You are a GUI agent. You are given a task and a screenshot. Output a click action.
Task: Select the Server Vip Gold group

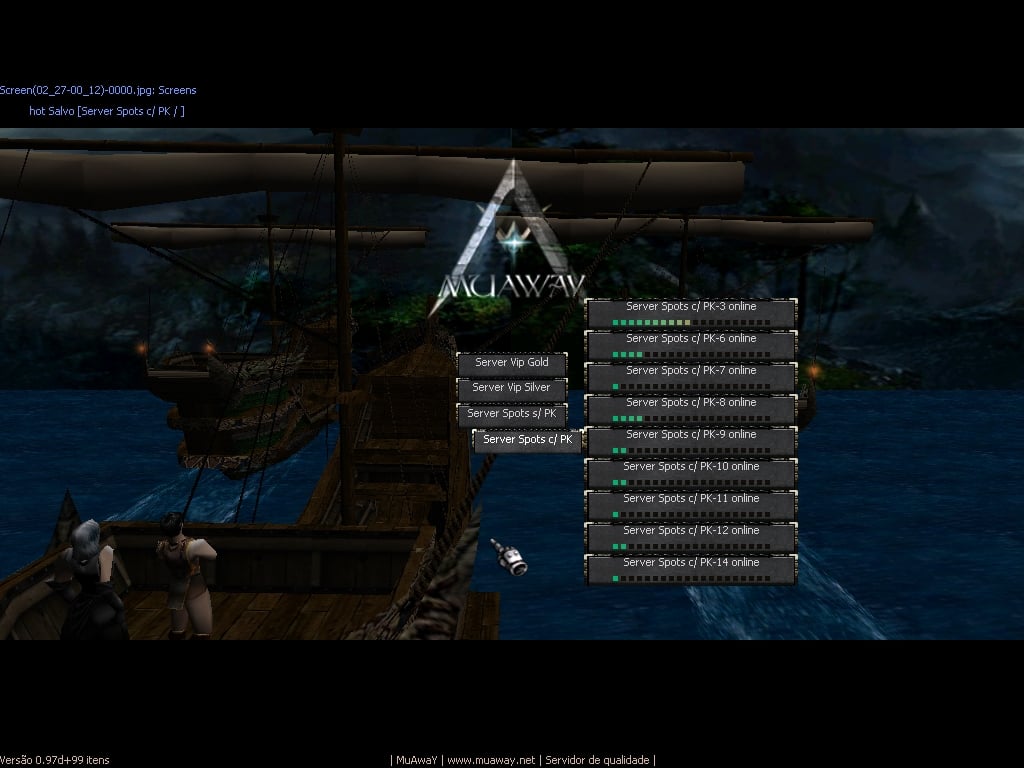coord(511,363)
